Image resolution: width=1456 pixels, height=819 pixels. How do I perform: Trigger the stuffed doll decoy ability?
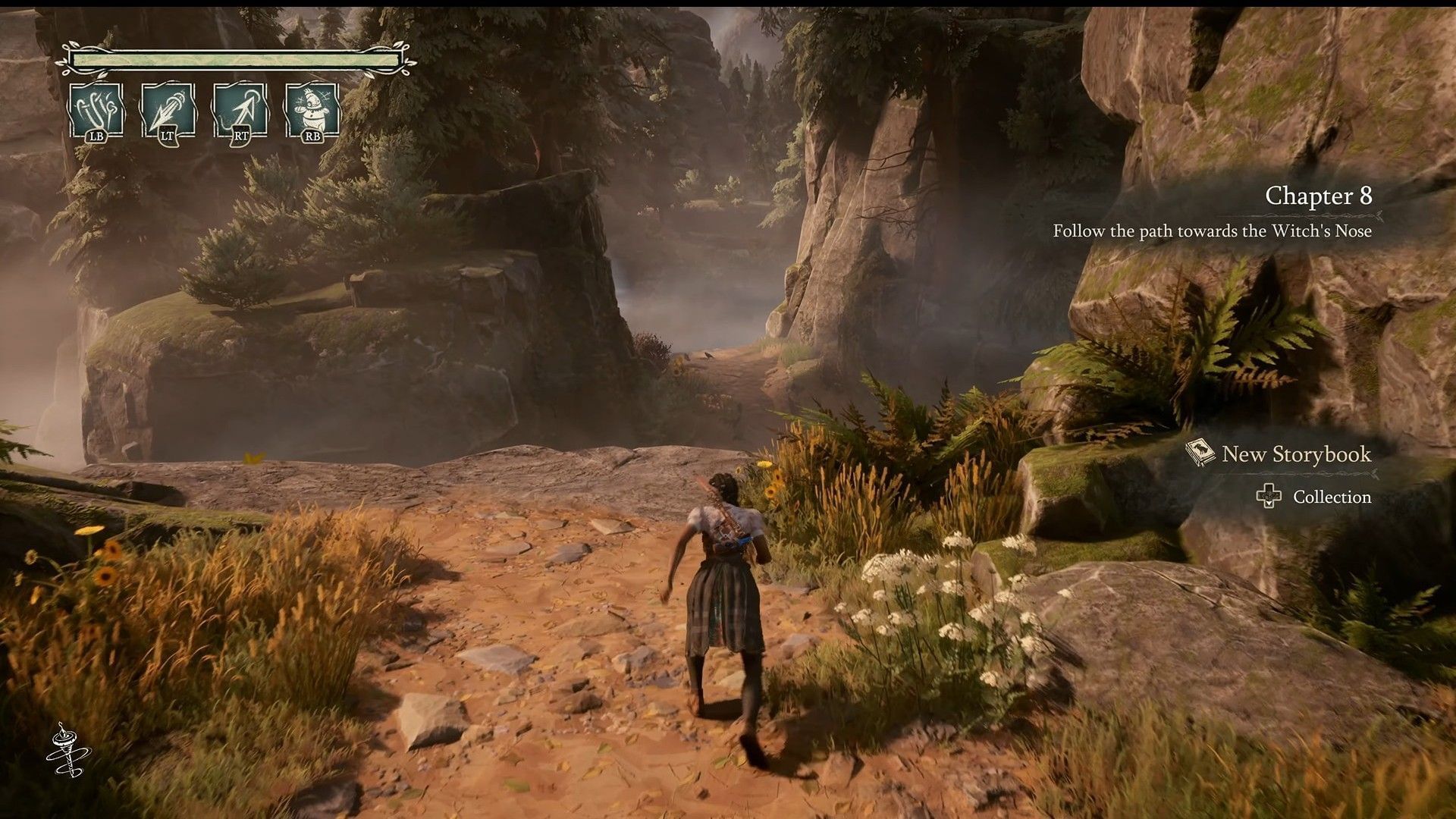pos(312,111)
